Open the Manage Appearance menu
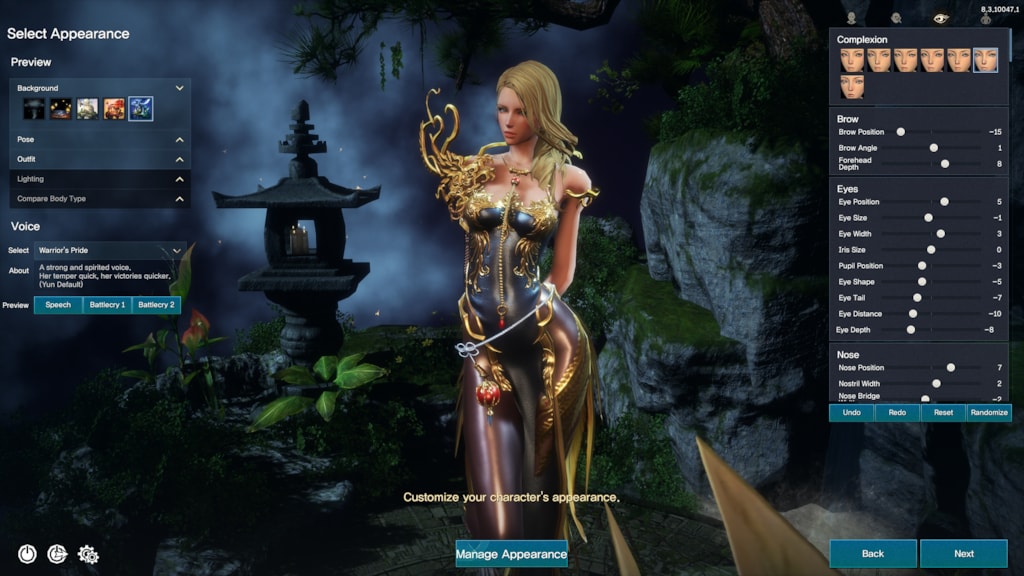This screenshot has height=576, width=1024. click(511, 553)
